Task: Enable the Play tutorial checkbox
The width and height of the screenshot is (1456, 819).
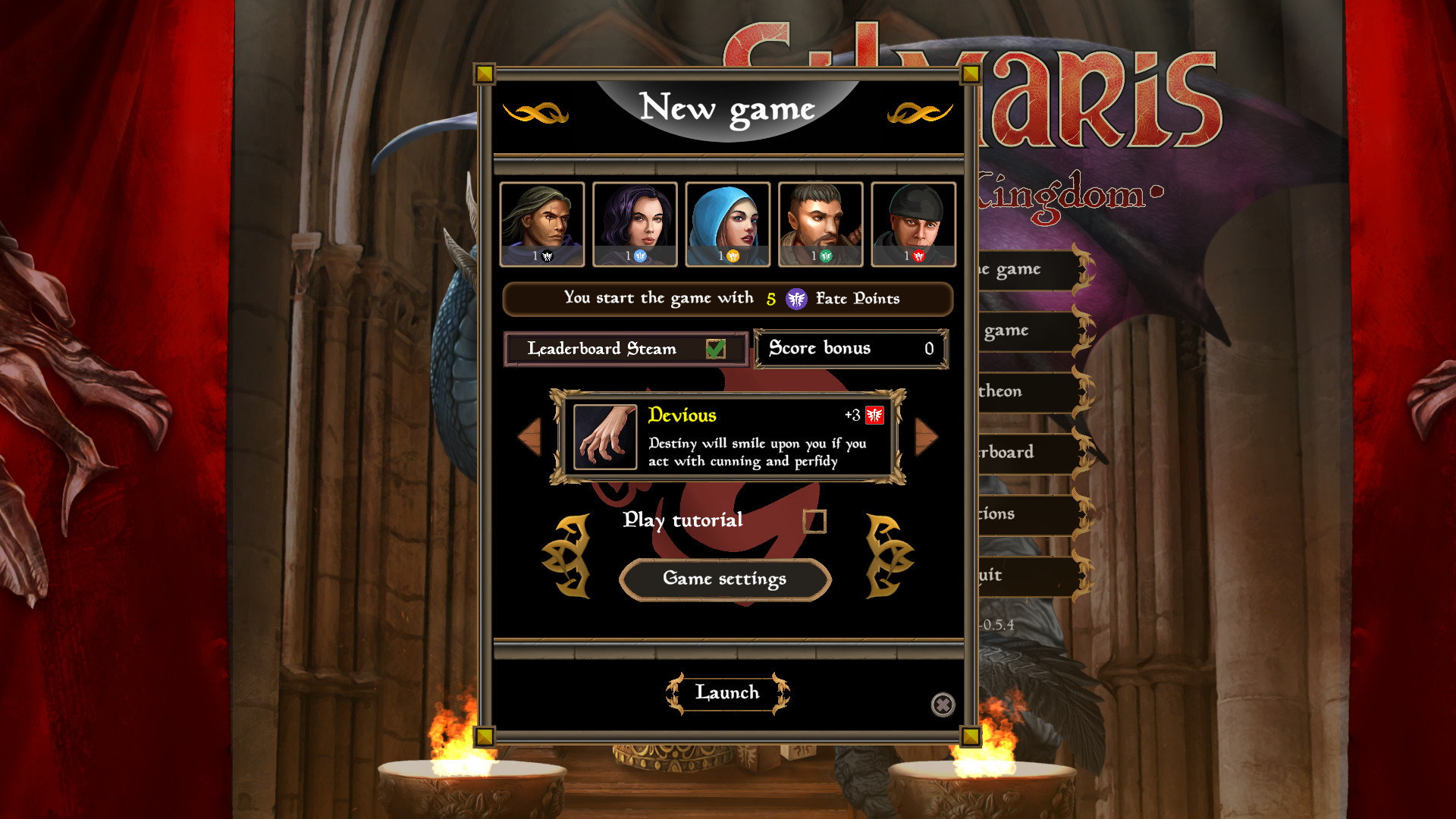Action: click(x=817, y=521)
